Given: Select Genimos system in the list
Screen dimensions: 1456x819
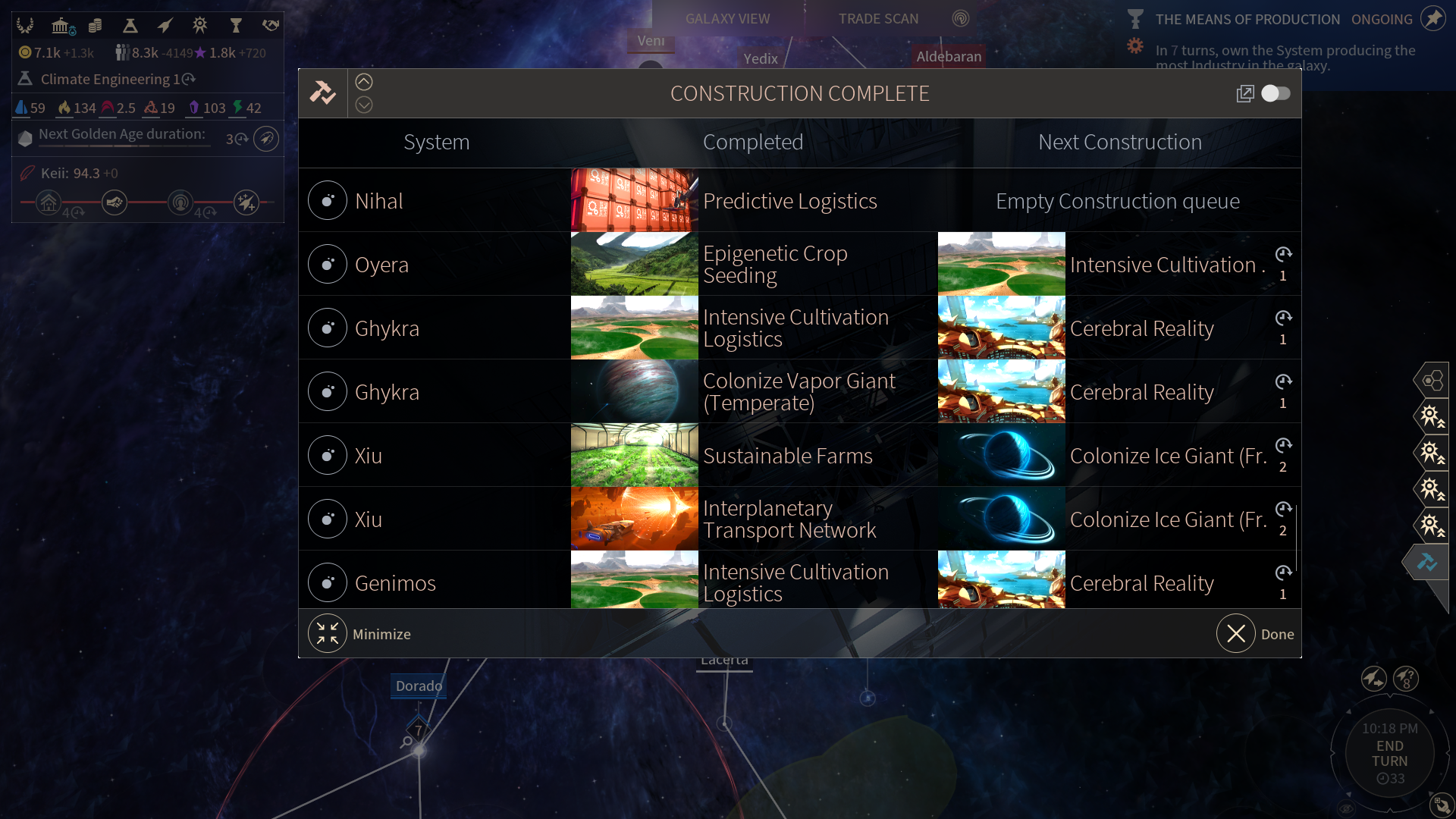Looking at the screenshot, I should pyautogui.click(x=395, y=583).
